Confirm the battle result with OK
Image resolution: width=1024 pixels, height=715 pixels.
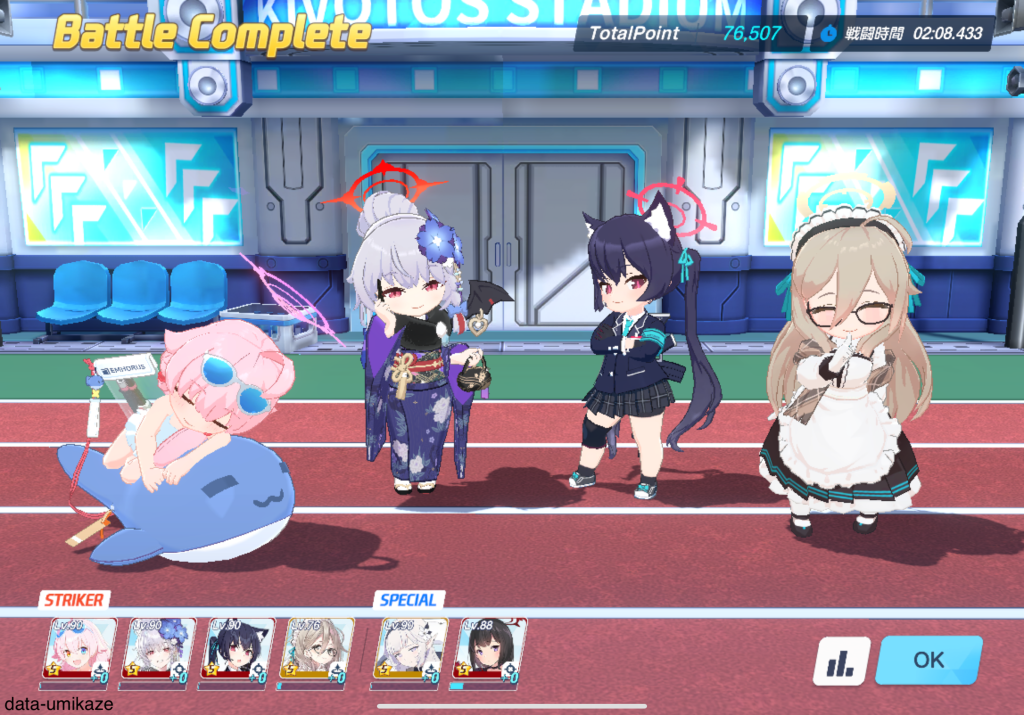pyautogui.click(x=928, y=660)
